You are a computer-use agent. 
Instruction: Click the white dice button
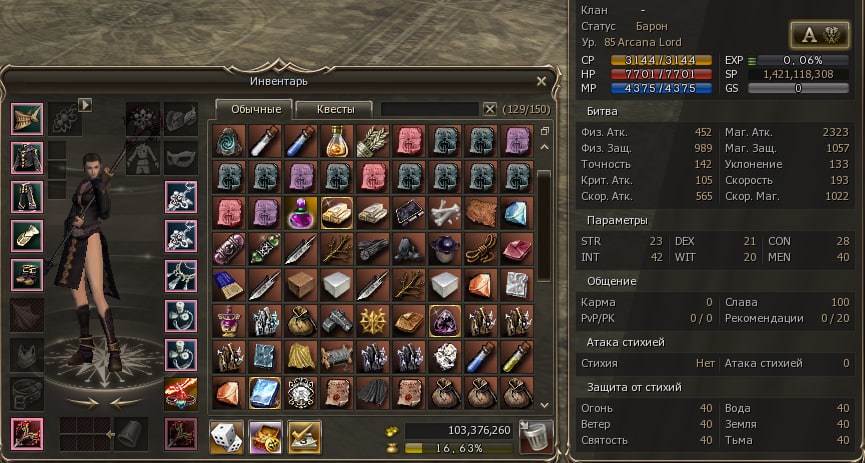(x=226, y=436)
